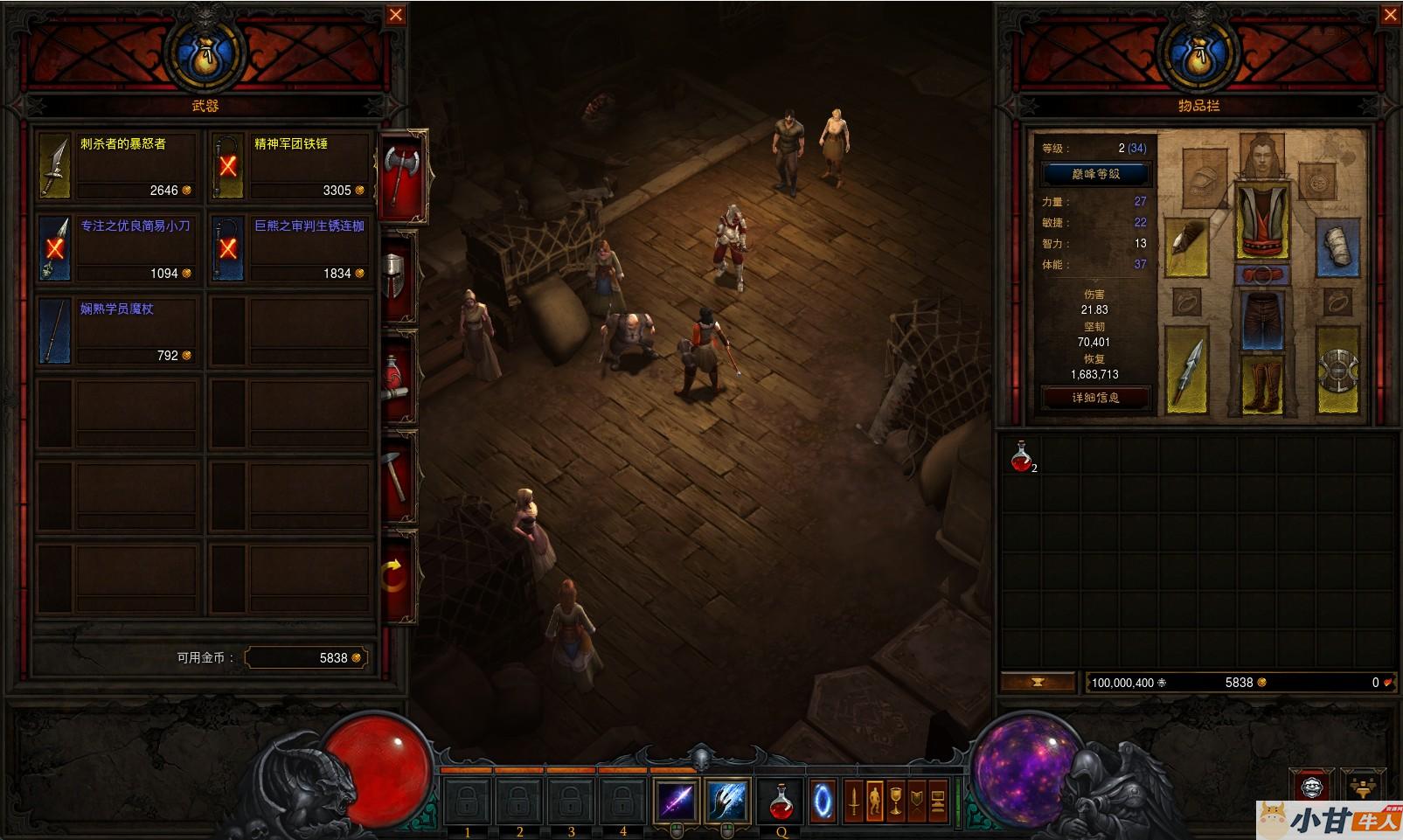
Task: Select the 精神军团铁锤 shop item
Action: click(291, 165)
